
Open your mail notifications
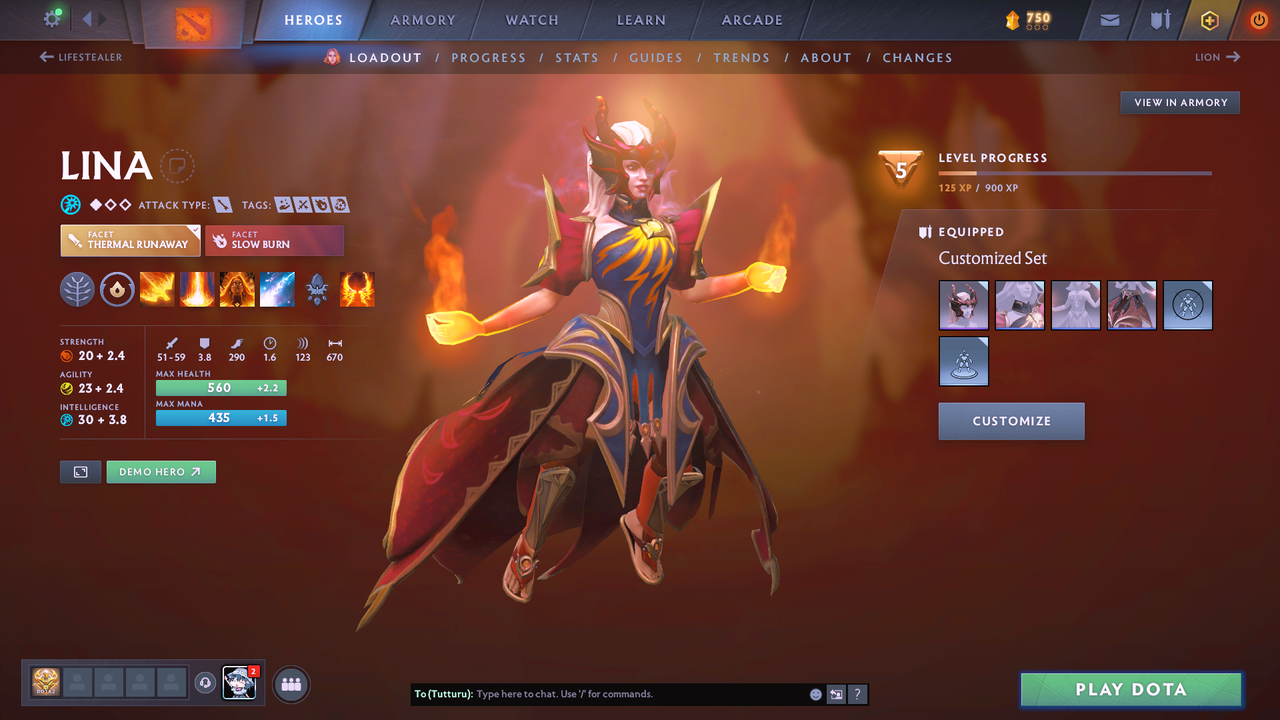click(x=1108, y=19)
